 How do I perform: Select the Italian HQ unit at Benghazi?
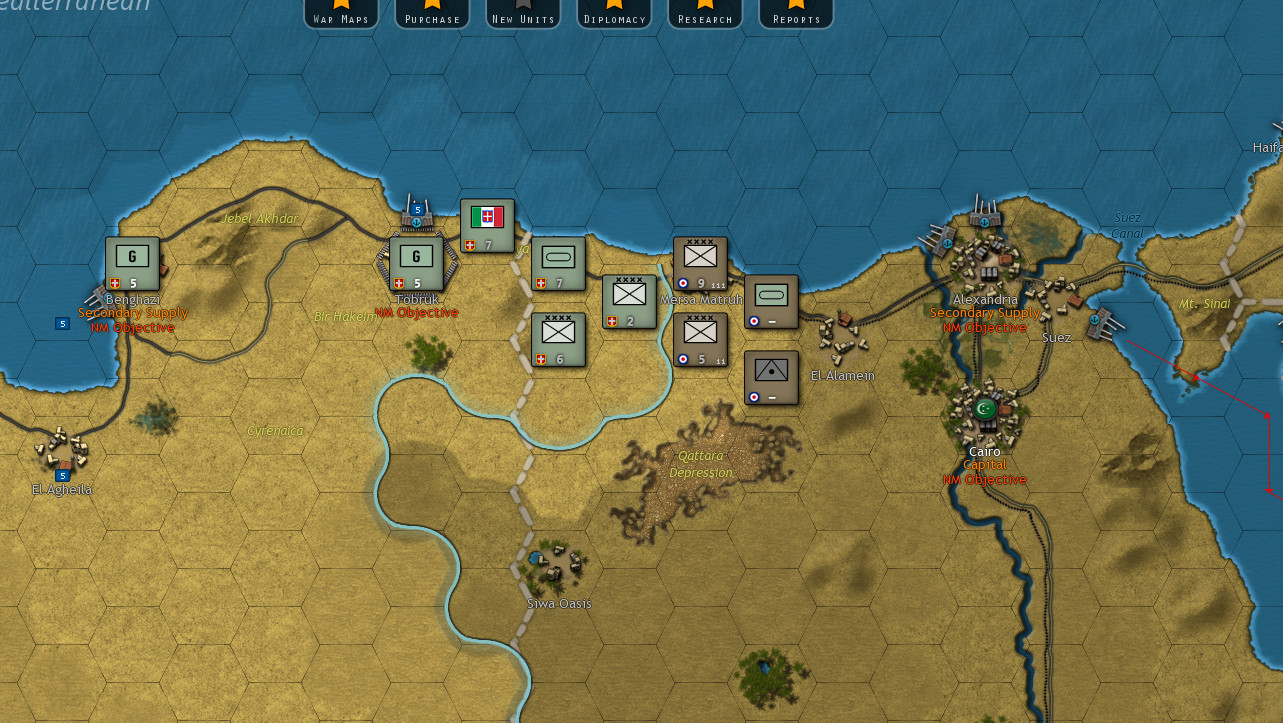pyautogui.click(x=131, y=260)
